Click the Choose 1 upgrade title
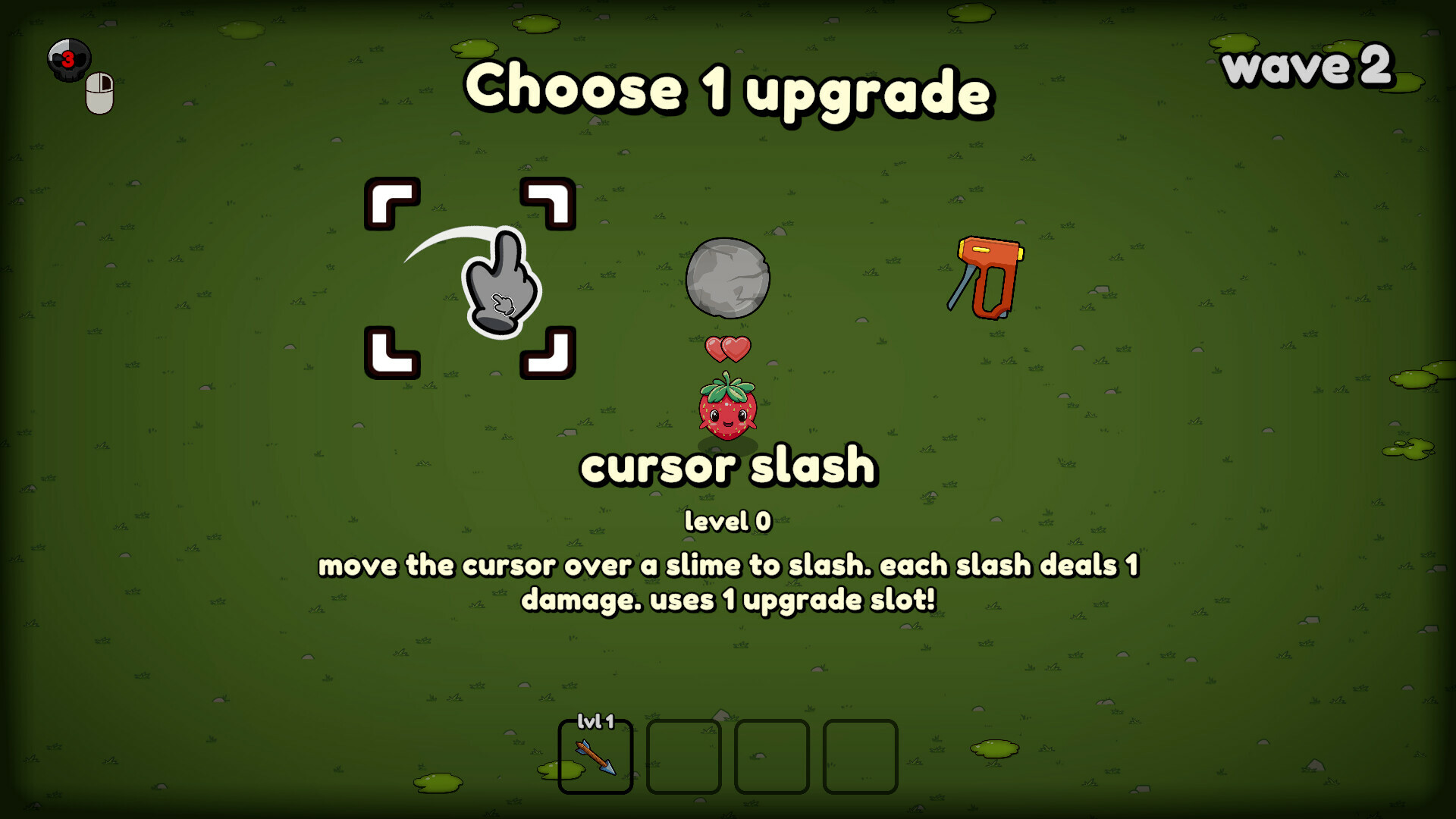This screenshot has height=819, width=1456. (x=728, y=91)
